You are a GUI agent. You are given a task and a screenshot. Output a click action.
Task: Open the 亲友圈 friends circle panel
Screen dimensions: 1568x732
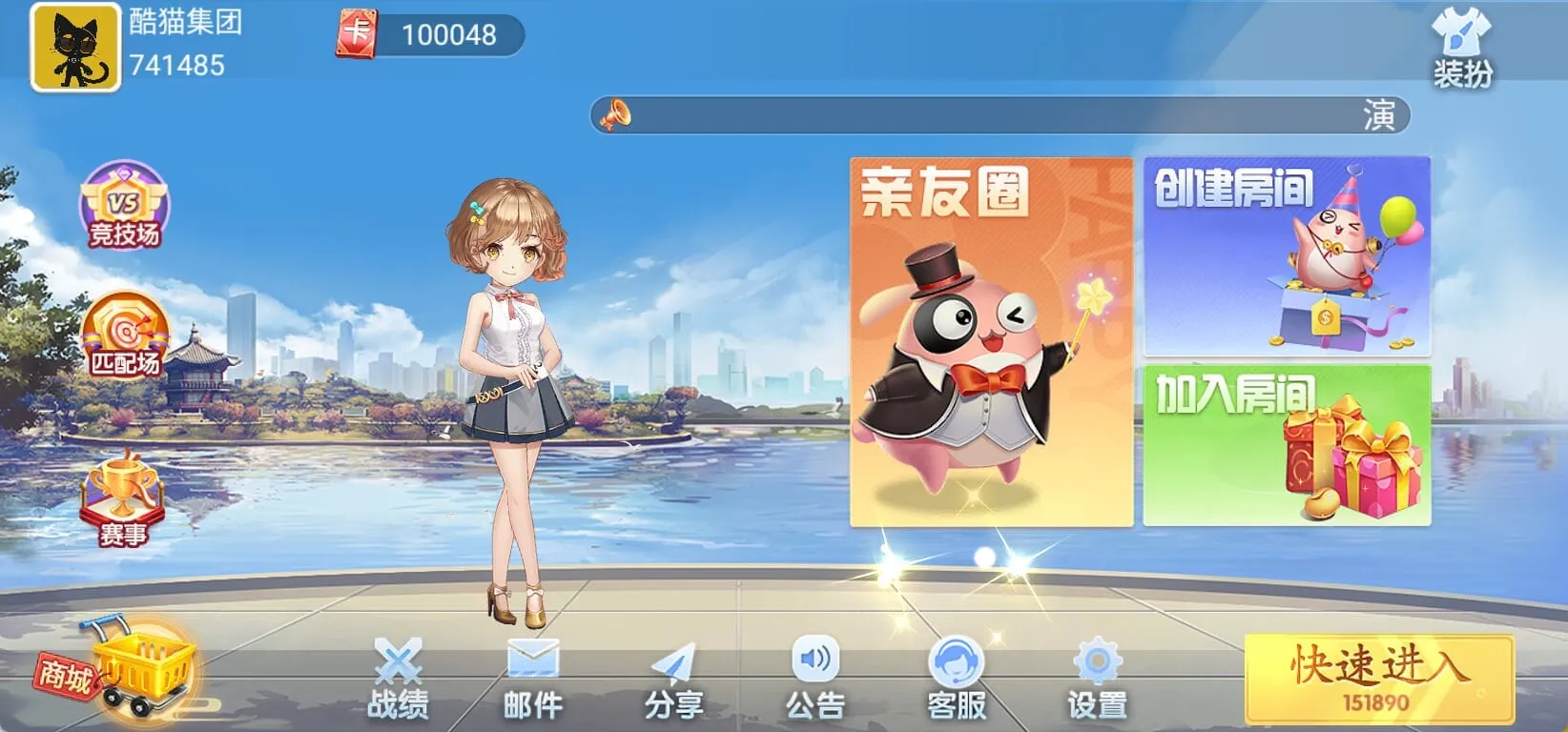coord(984,338)
